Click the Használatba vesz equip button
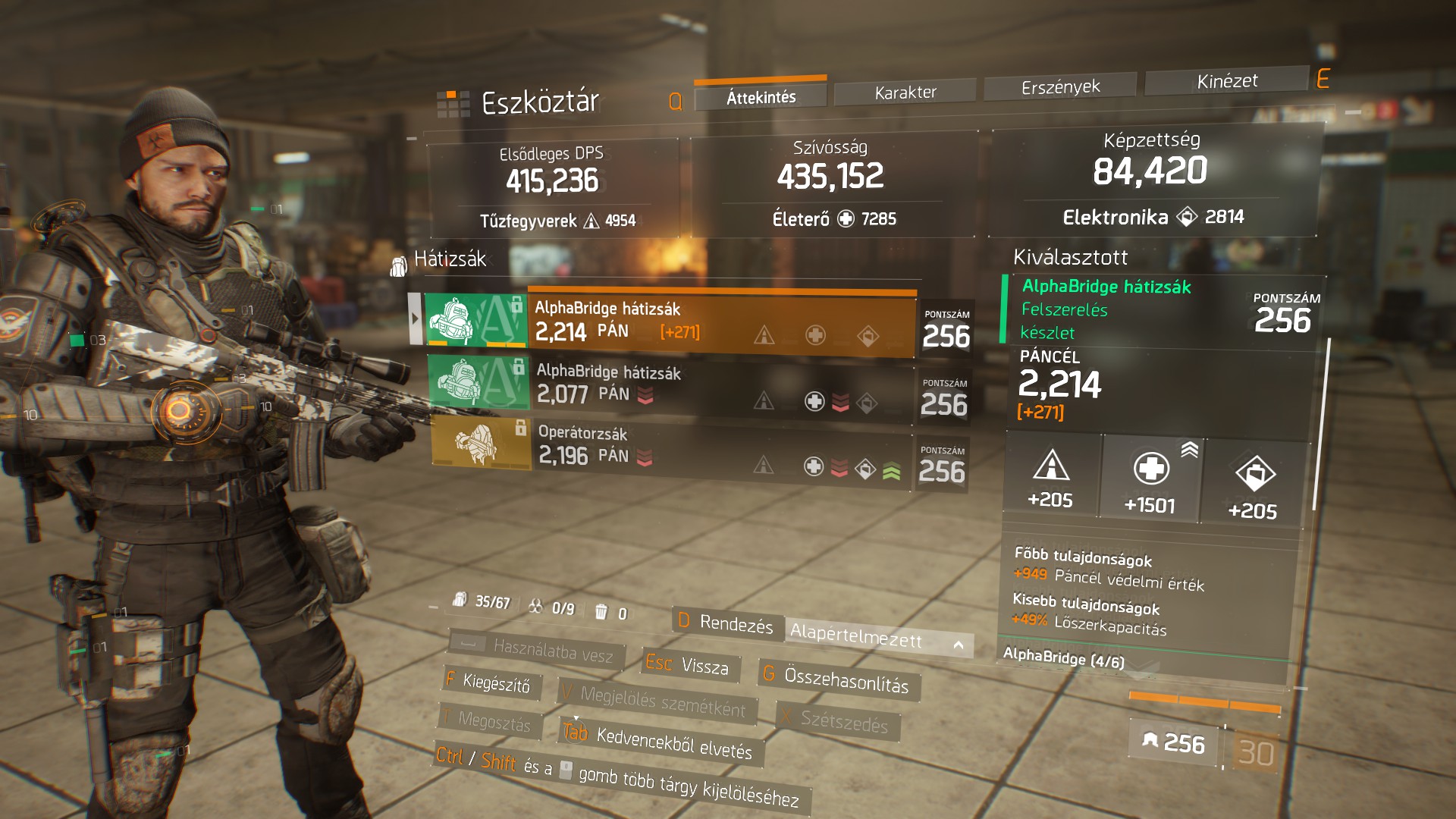This screenshot has width=1456, height=819. click(538, 649)
